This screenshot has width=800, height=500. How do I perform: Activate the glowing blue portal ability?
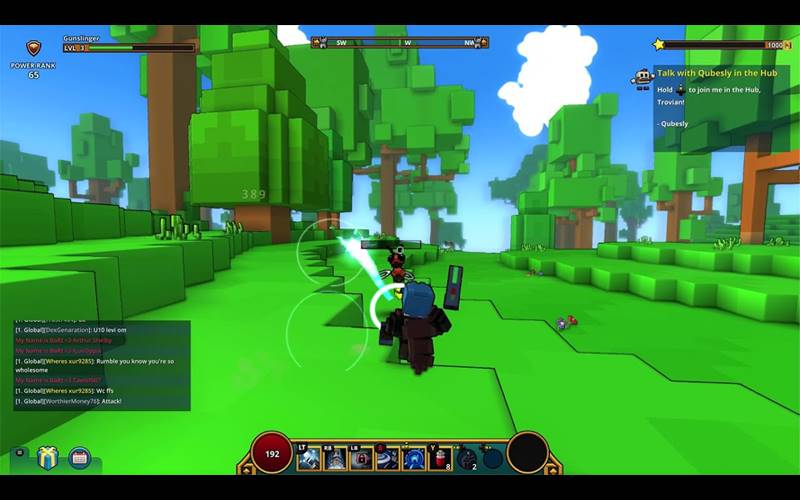click(x=413, y=458)
